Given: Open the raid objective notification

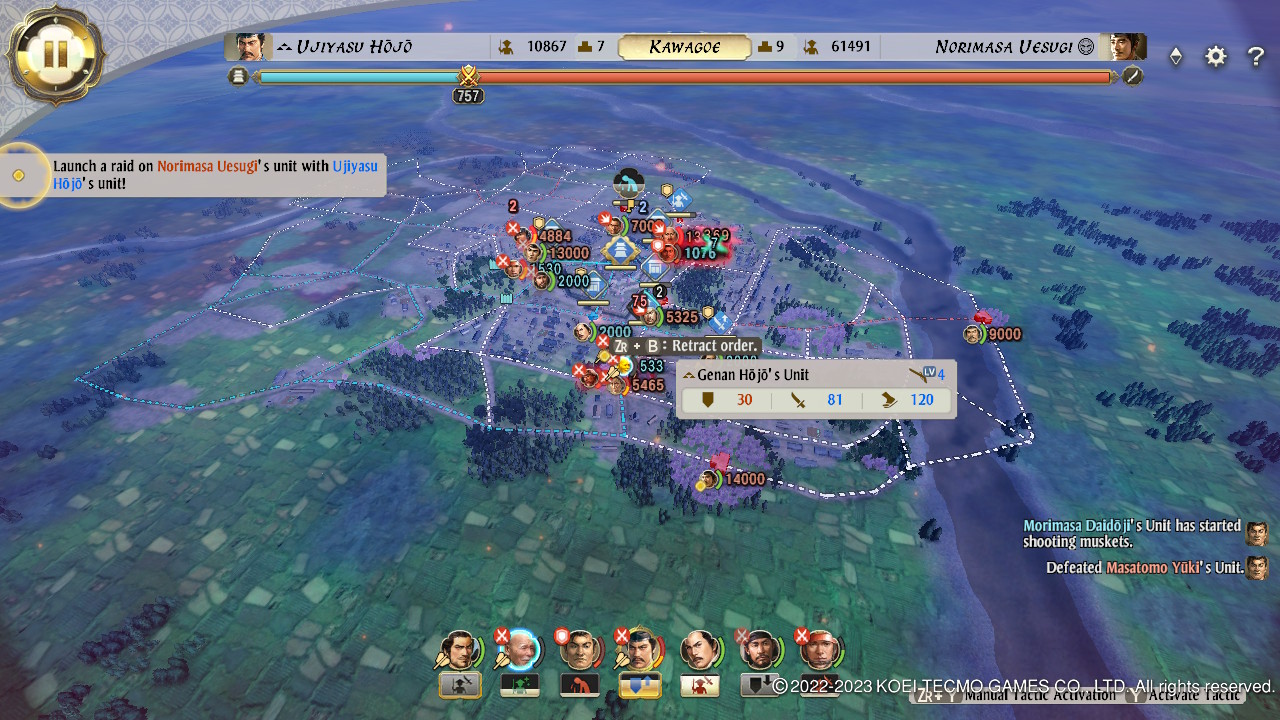Looking at the screenshot, I should 216,175.
